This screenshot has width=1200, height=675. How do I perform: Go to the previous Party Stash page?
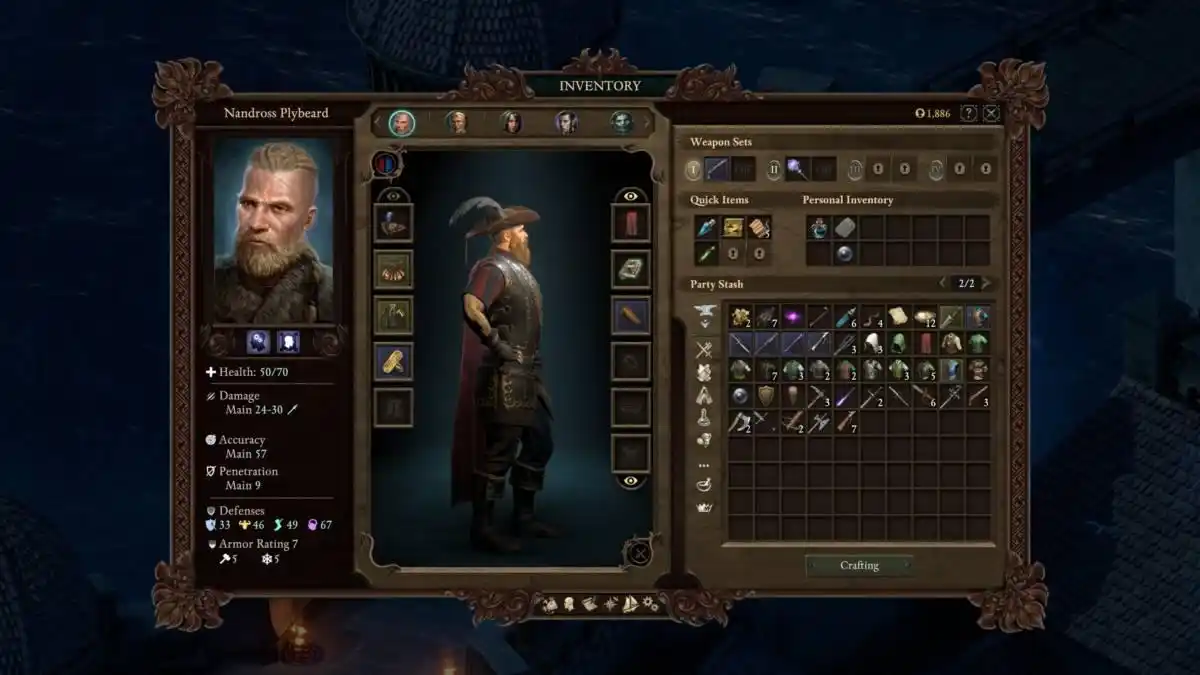pos(942,284)
